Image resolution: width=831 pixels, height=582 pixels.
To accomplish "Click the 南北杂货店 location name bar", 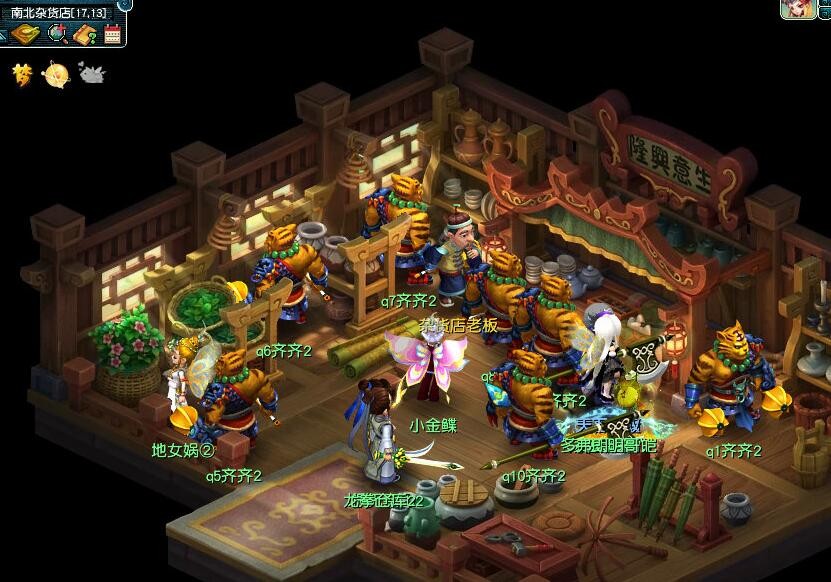I will pyautogui.click(x=58, y=11).
